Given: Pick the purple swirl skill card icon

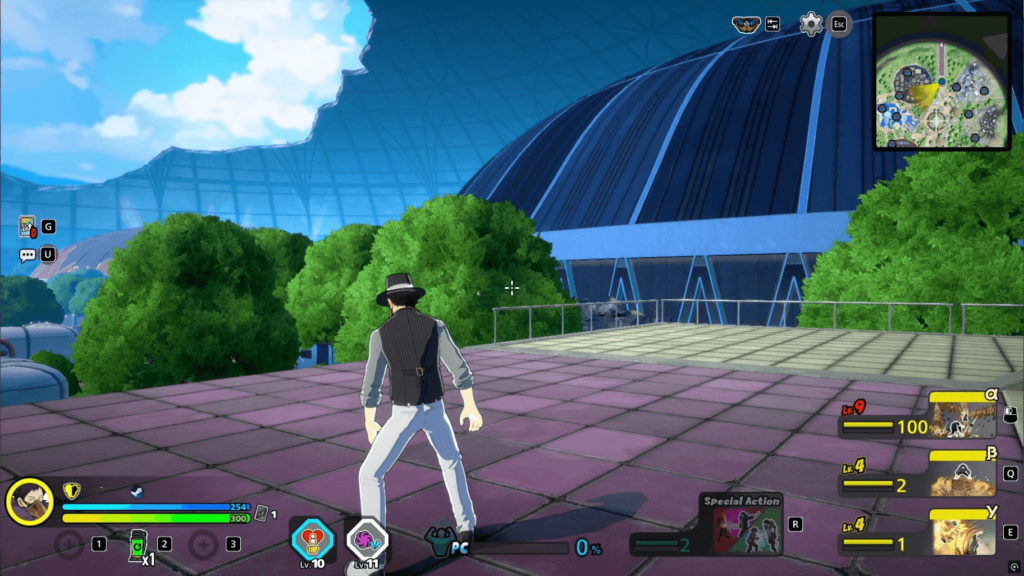Looking at the screenshot, I should tap(365, 540).
